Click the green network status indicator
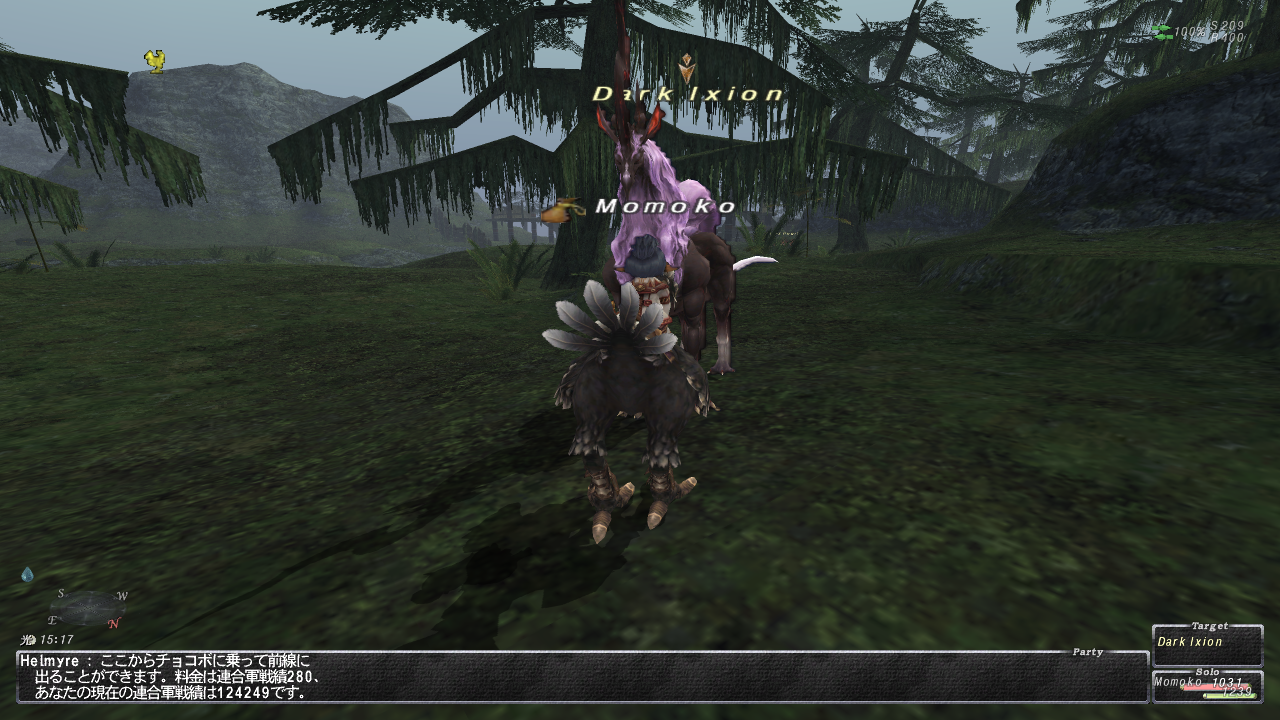The height and width of the screenshot is (720, 1280). (x=1161, y=33)
